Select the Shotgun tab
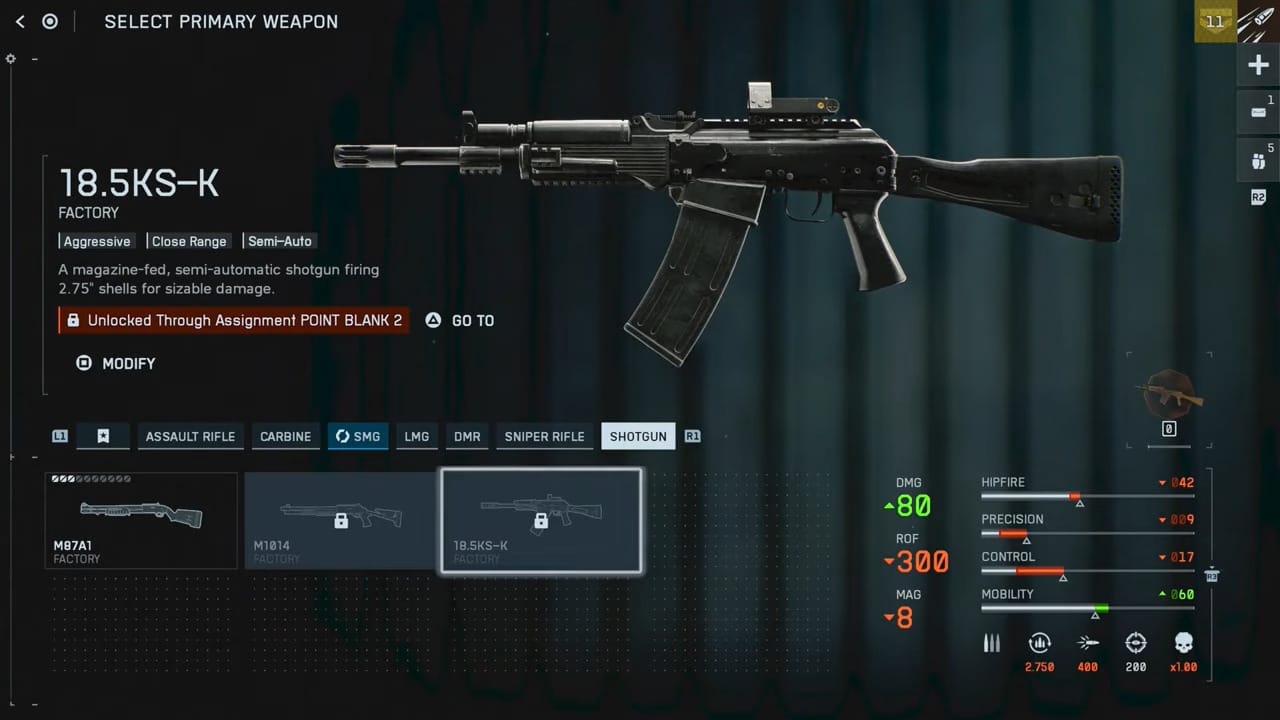This screenshot has height=720, width=1280. (x=638, y=436)
